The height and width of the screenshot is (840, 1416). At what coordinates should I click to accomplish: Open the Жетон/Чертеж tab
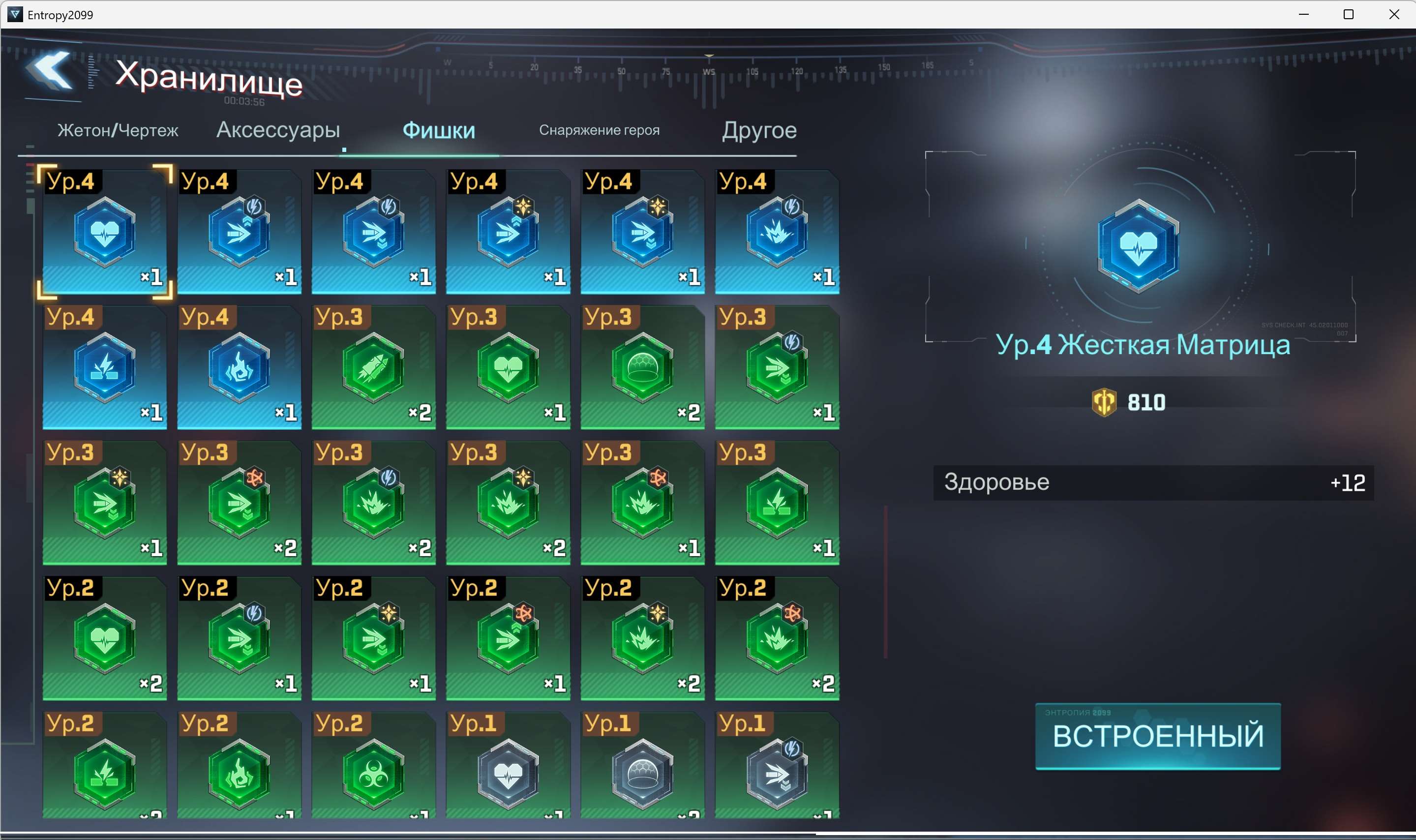119,130
